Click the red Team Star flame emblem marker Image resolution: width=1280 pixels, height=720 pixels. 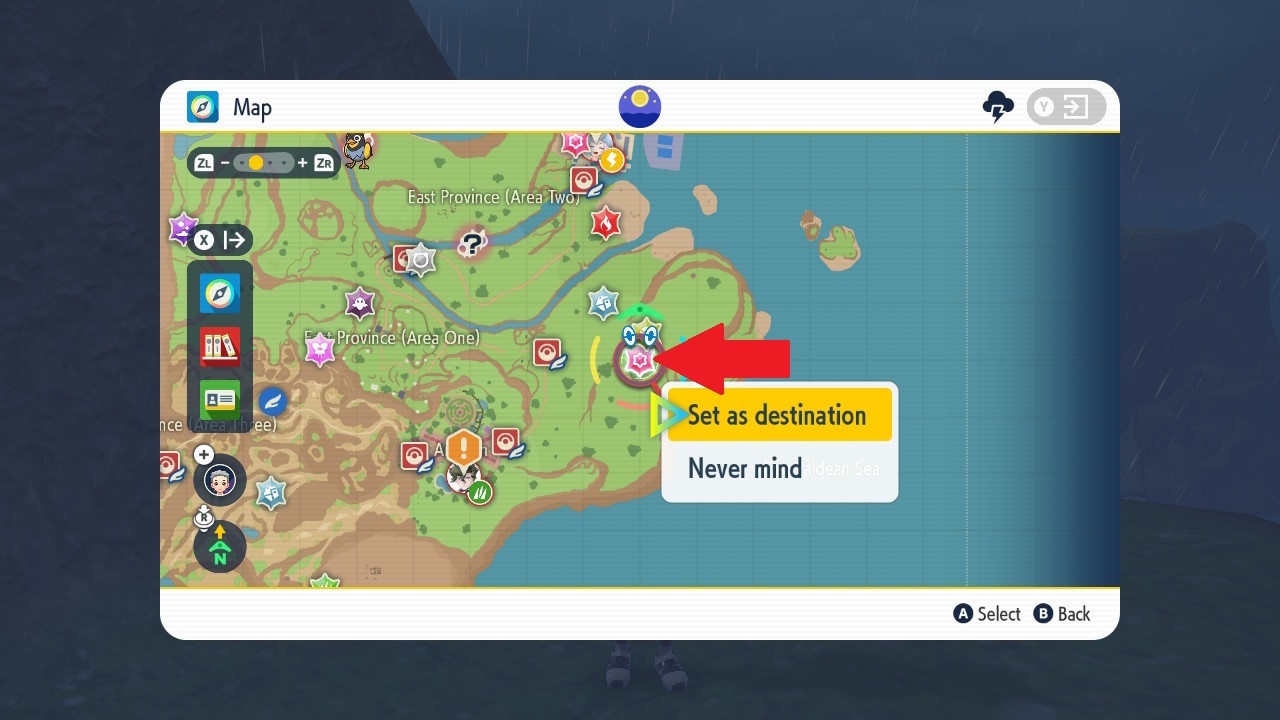pyautogui.click(x=605, y=222)
